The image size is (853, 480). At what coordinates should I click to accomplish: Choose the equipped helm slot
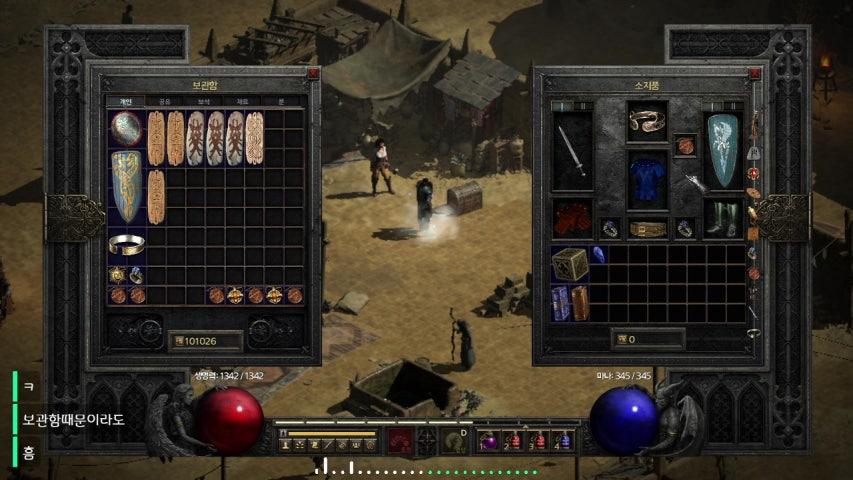click(647, 123)
